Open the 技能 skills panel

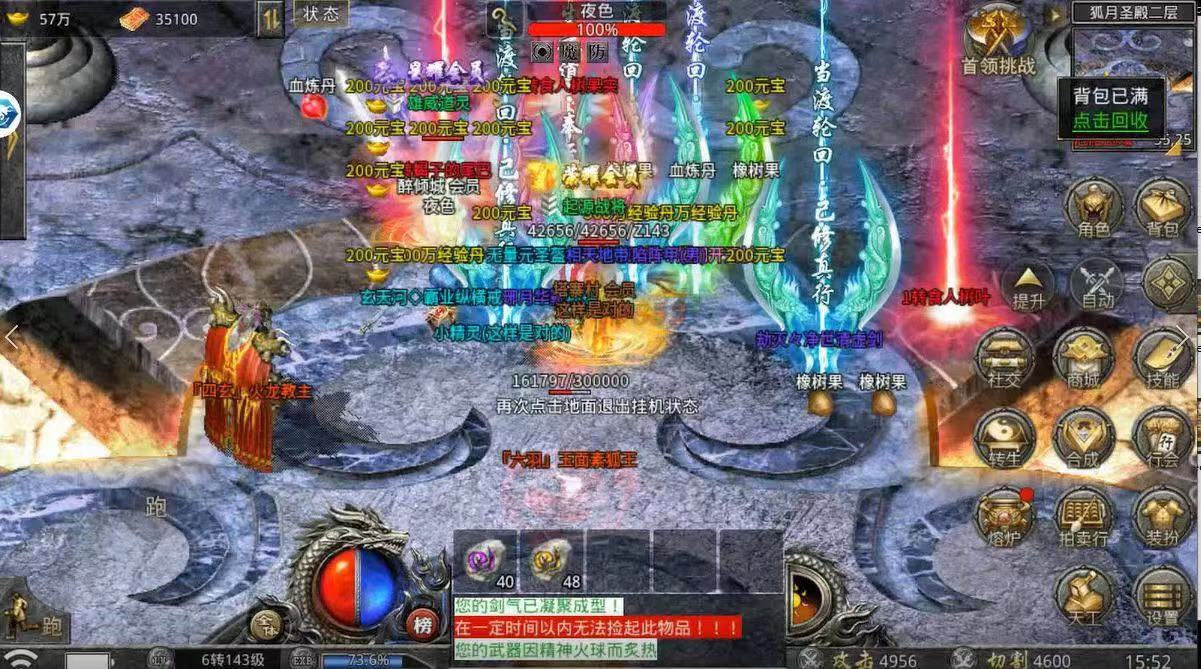pyautogui.click(x=1162, y=358)
